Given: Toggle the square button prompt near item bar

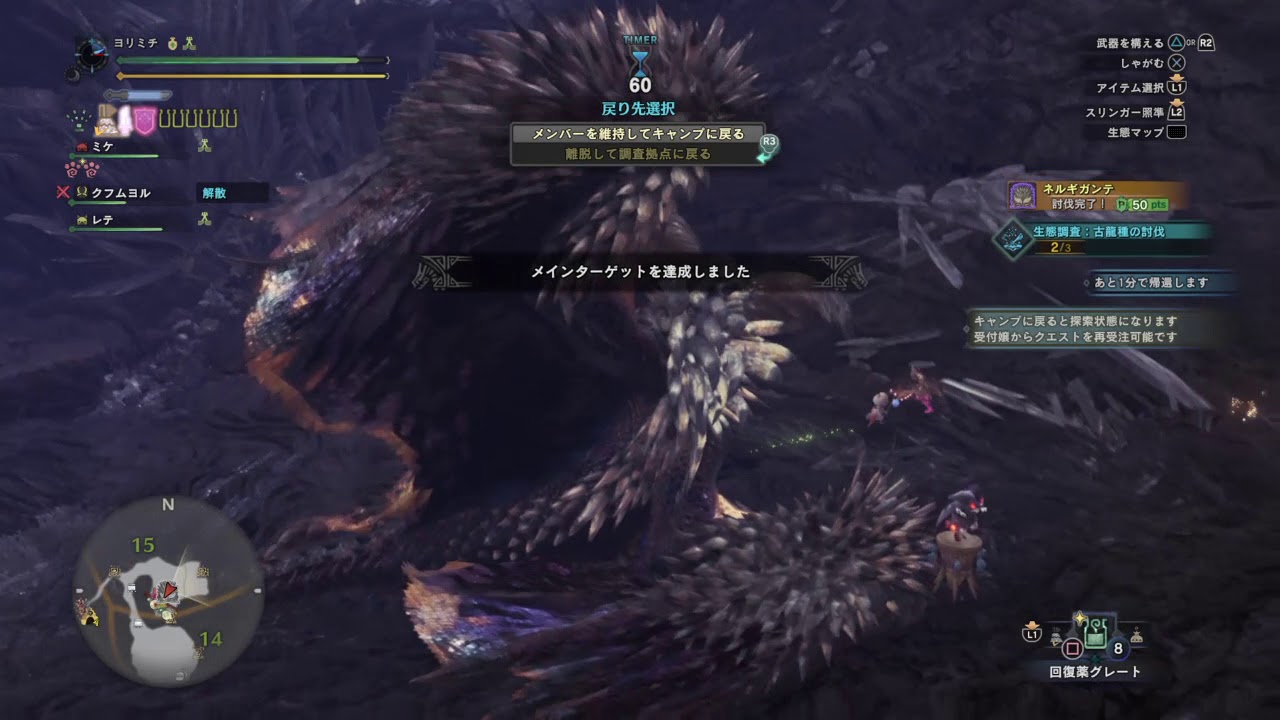Looking at the screenshot, I should pyautogui.click(x=1071, y=647).
